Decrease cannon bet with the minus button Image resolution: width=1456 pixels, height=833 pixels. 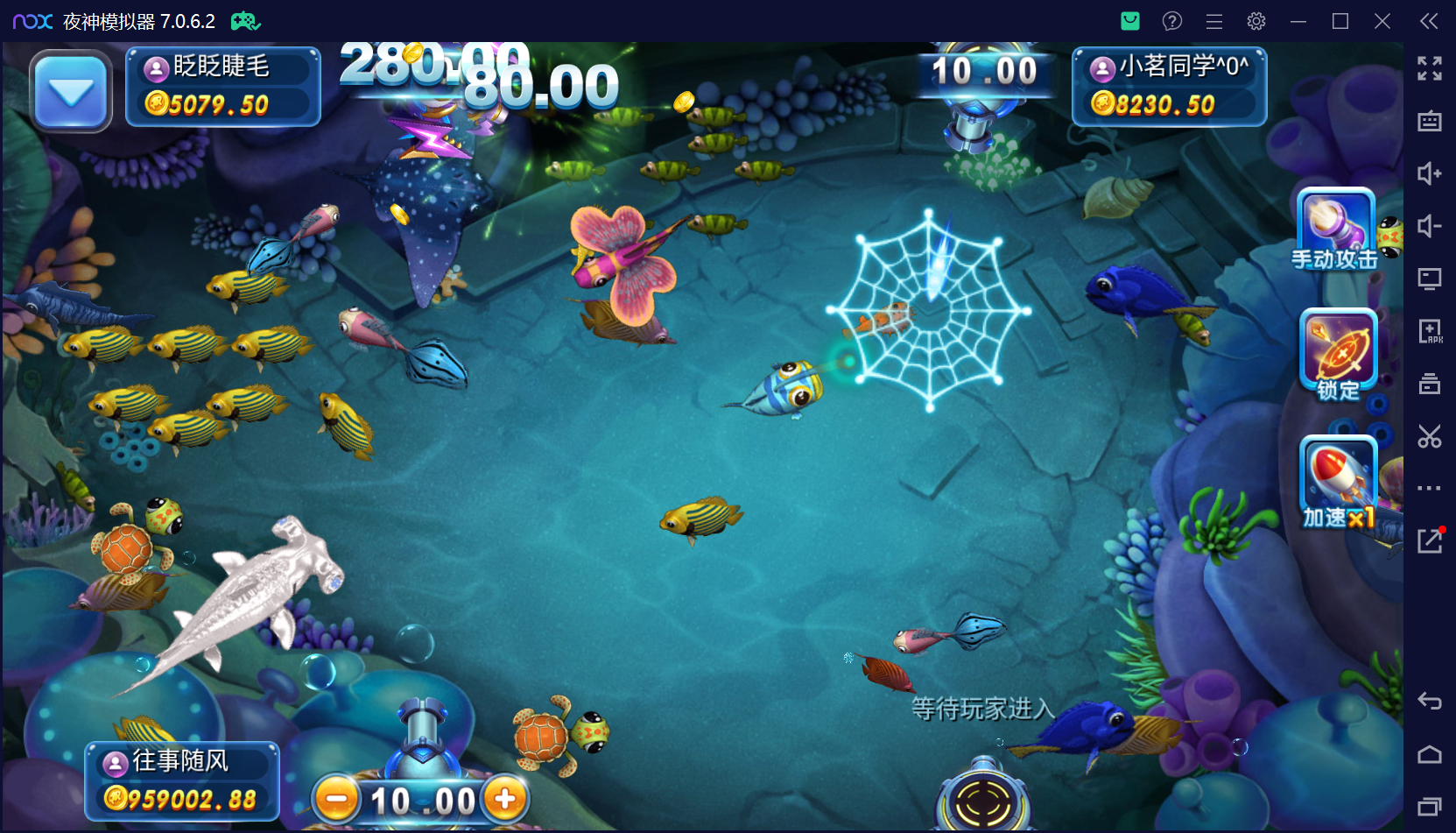click(x=337, y=800)
